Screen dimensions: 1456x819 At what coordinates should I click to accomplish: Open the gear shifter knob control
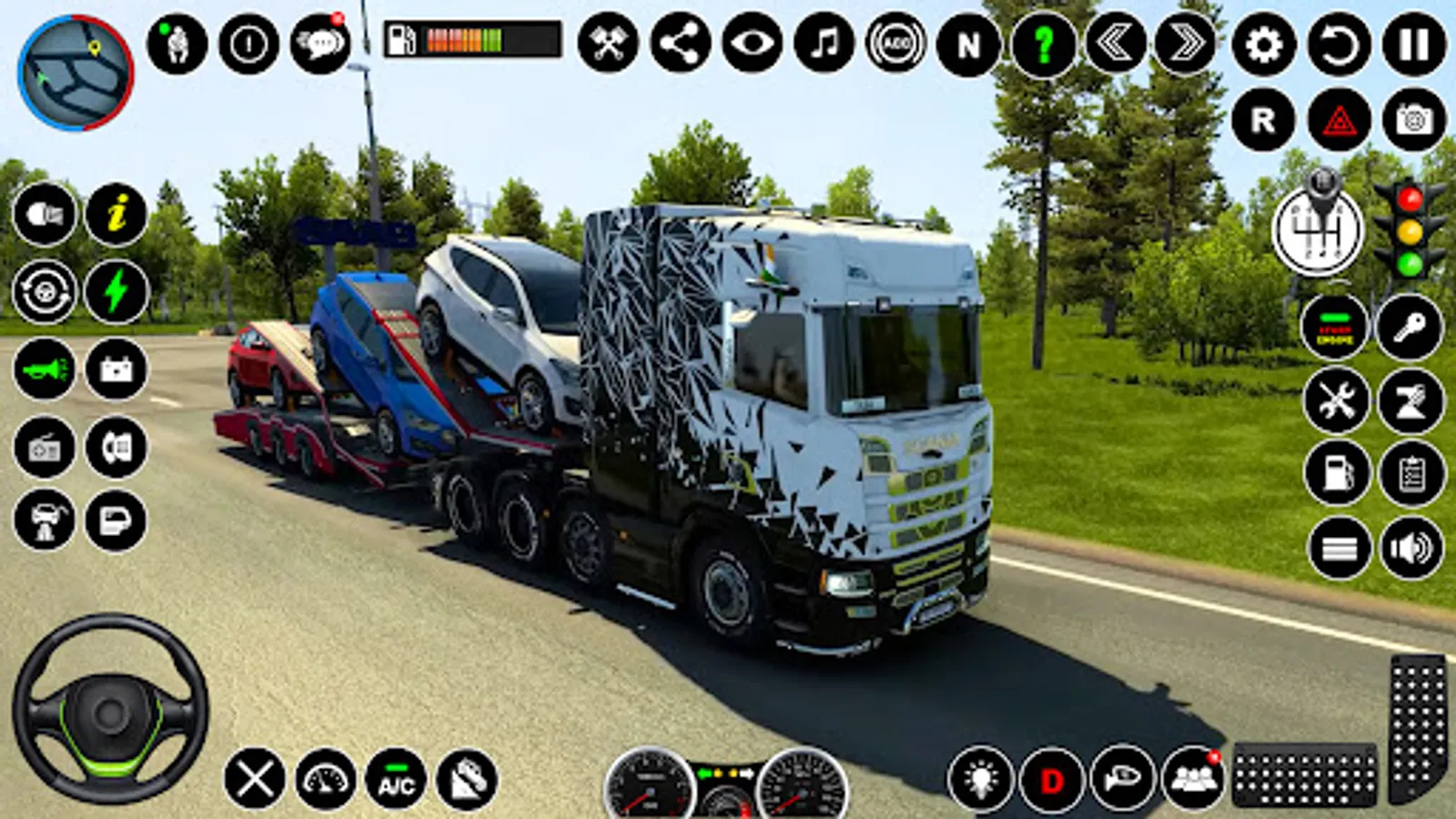click(1318, 227)
